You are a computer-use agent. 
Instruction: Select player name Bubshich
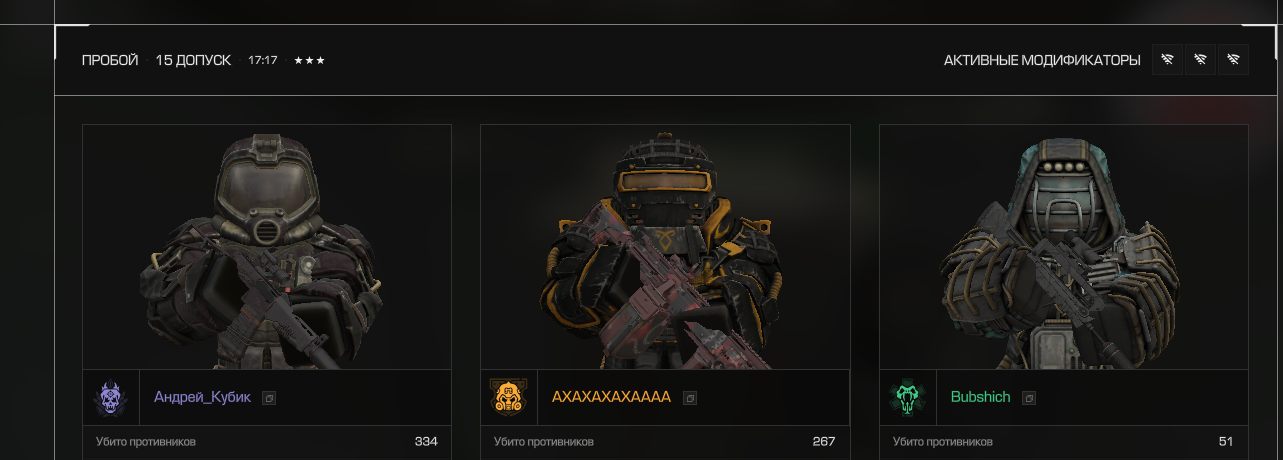point(980,397)
